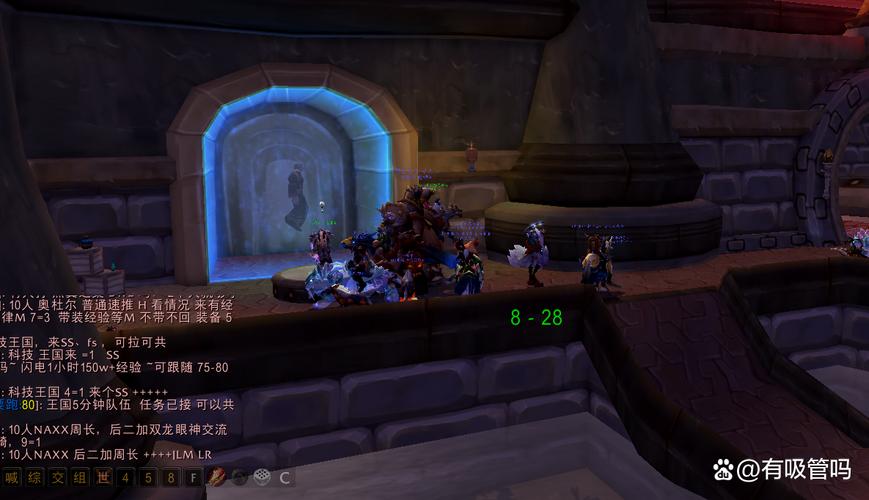Click the red flame icon in chat bar

pyautogui.click(x=216, y=478)
